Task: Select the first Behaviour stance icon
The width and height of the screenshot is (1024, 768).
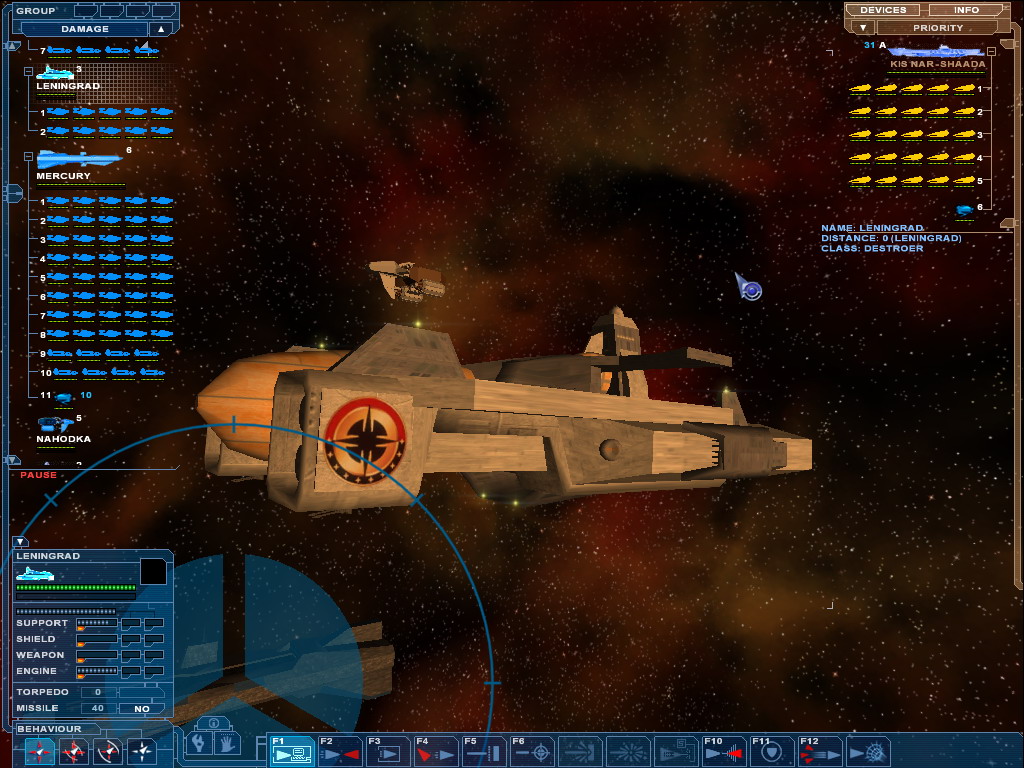Action: pos(39,751)
